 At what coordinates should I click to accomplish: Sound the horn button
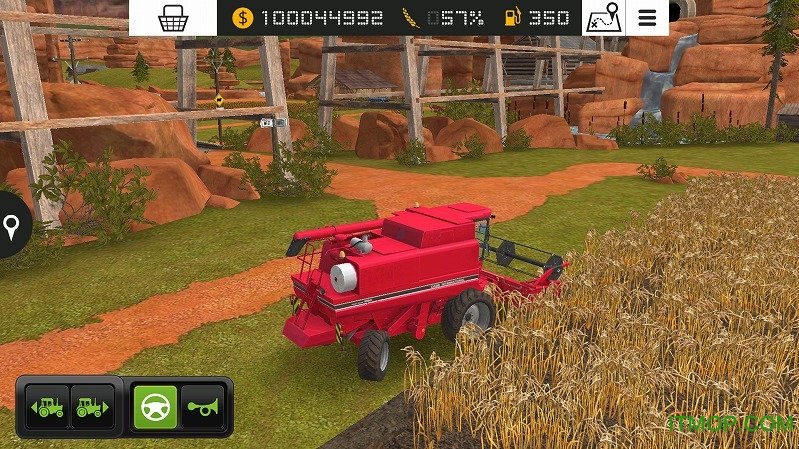tap(202, 407)
